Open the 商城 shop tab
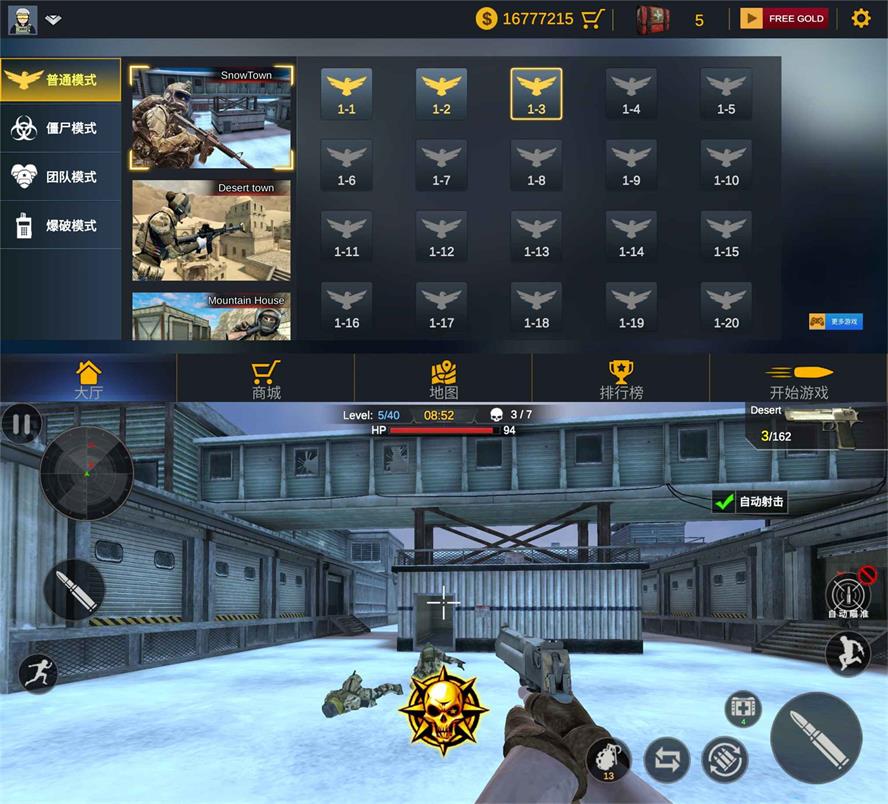 click(266, 380)
